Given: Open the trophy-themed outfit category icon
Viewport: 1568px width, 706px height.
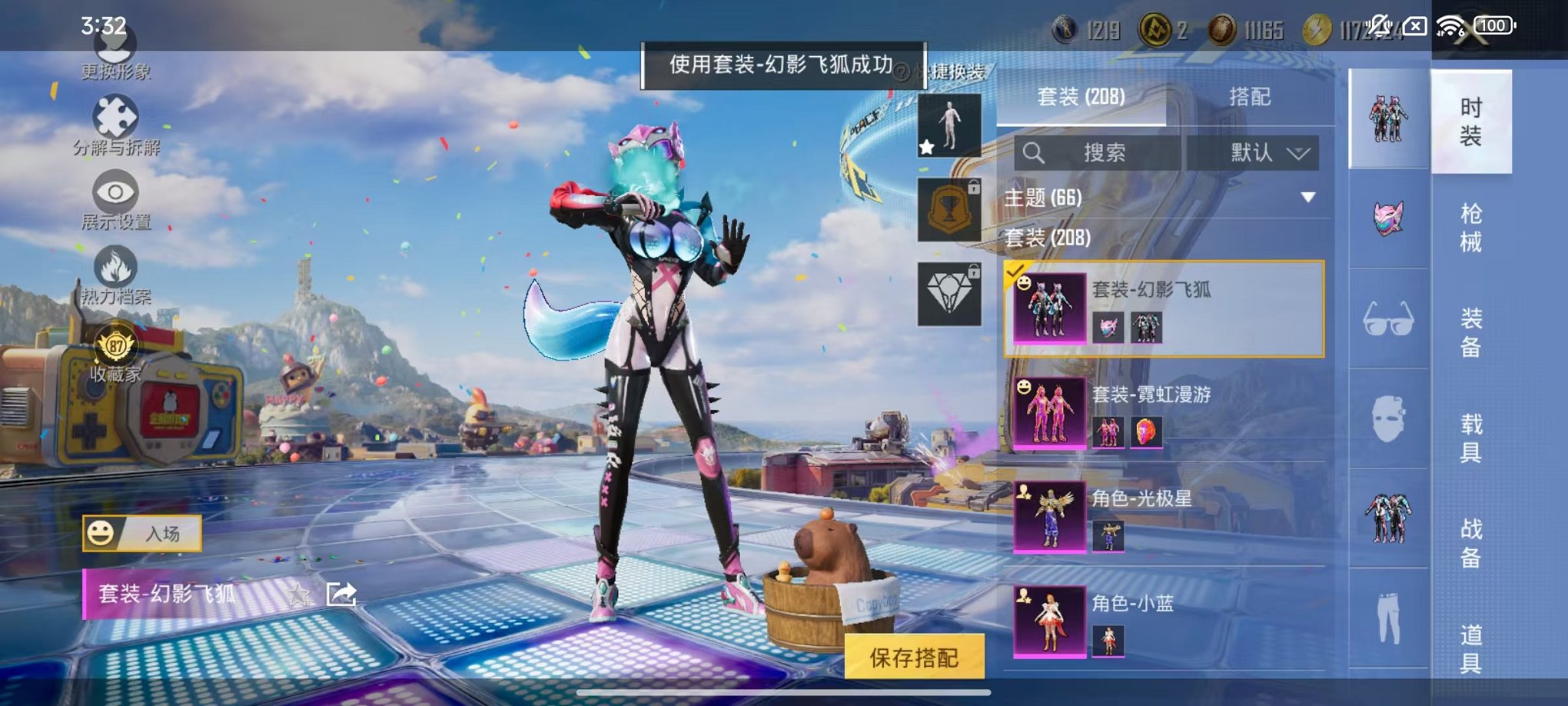Looking at the screenshot, I should pyautogui.click(x=948, y=208).
